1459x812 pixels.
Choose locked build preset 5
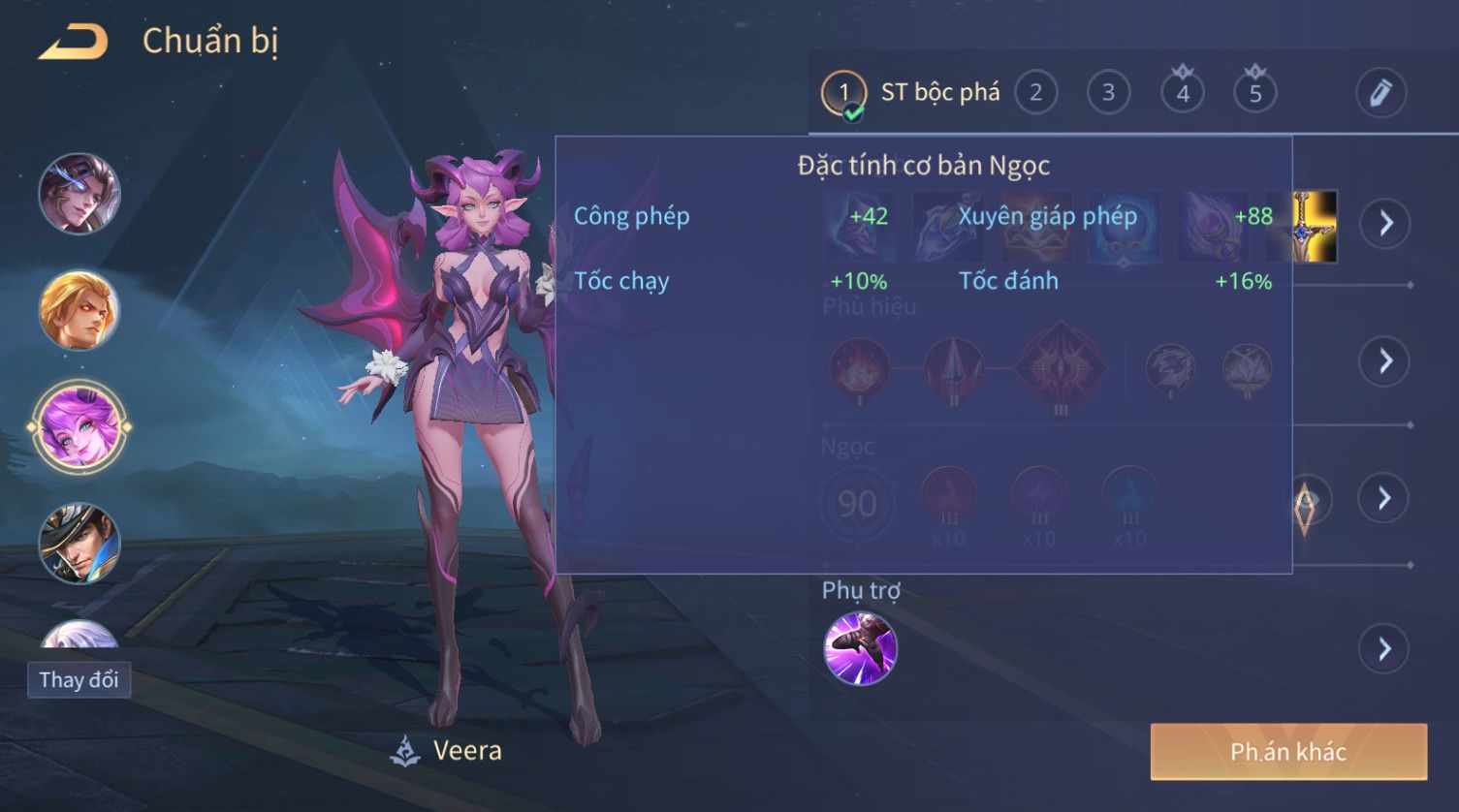(x=1255, y=93)
